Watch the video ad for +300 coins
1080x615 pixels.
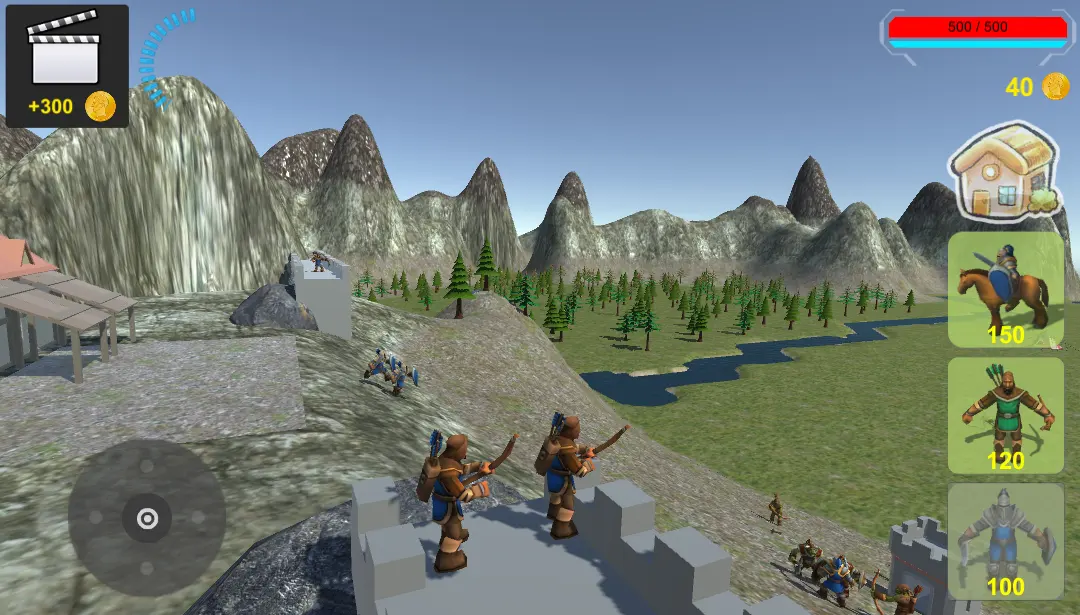tap(67, 66)
